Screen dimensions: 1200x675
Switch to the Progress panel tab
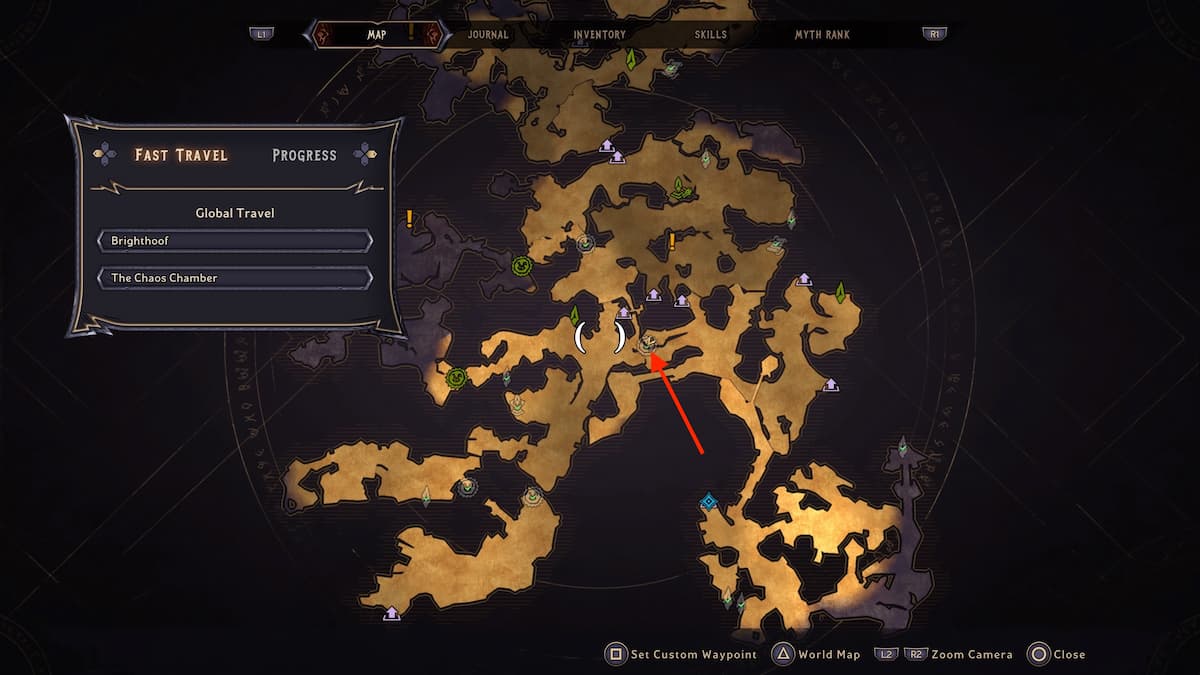click(x=304, y=155)
